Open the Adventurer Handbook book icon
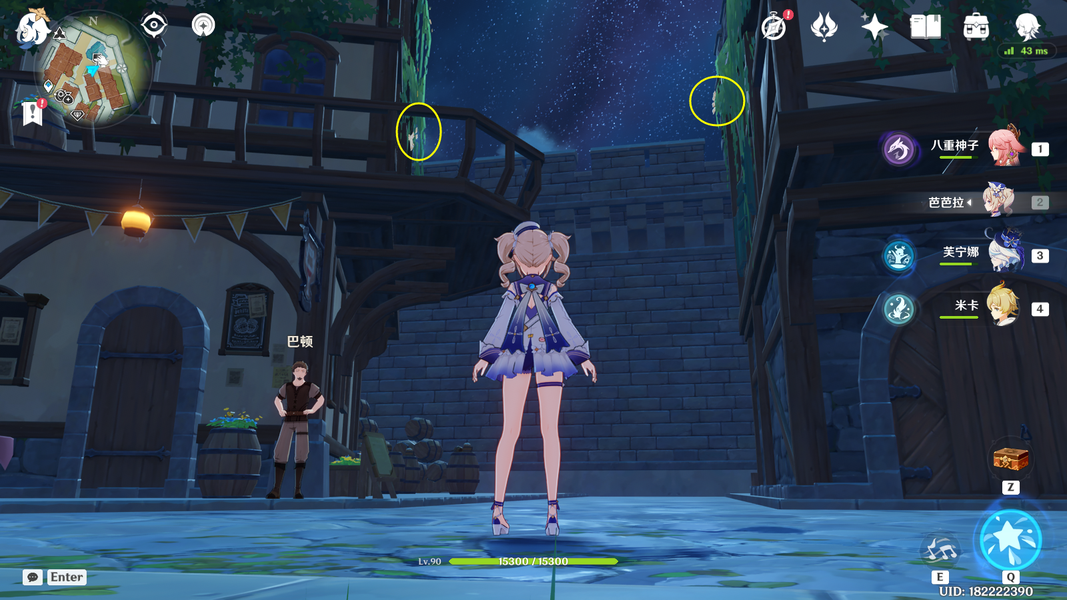This screenshot has height=600, width=1067. tap(926, 27)
